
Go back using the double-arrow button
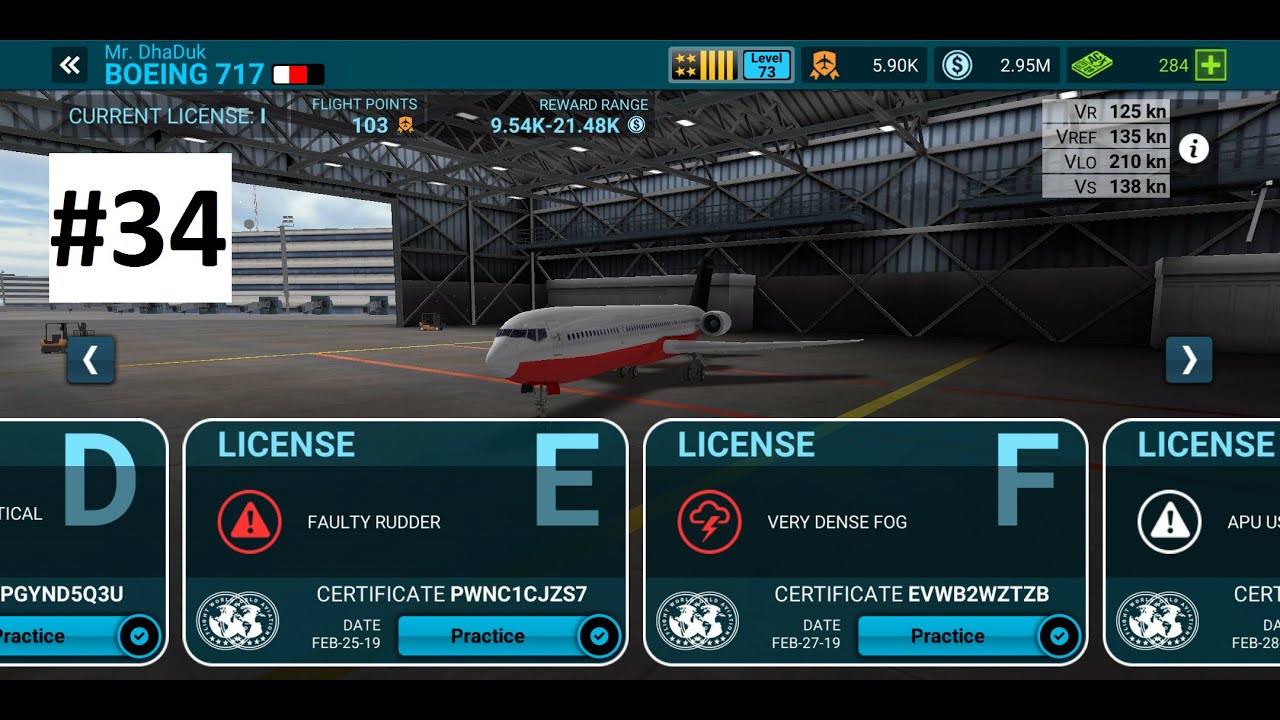[x=69, y=66]
